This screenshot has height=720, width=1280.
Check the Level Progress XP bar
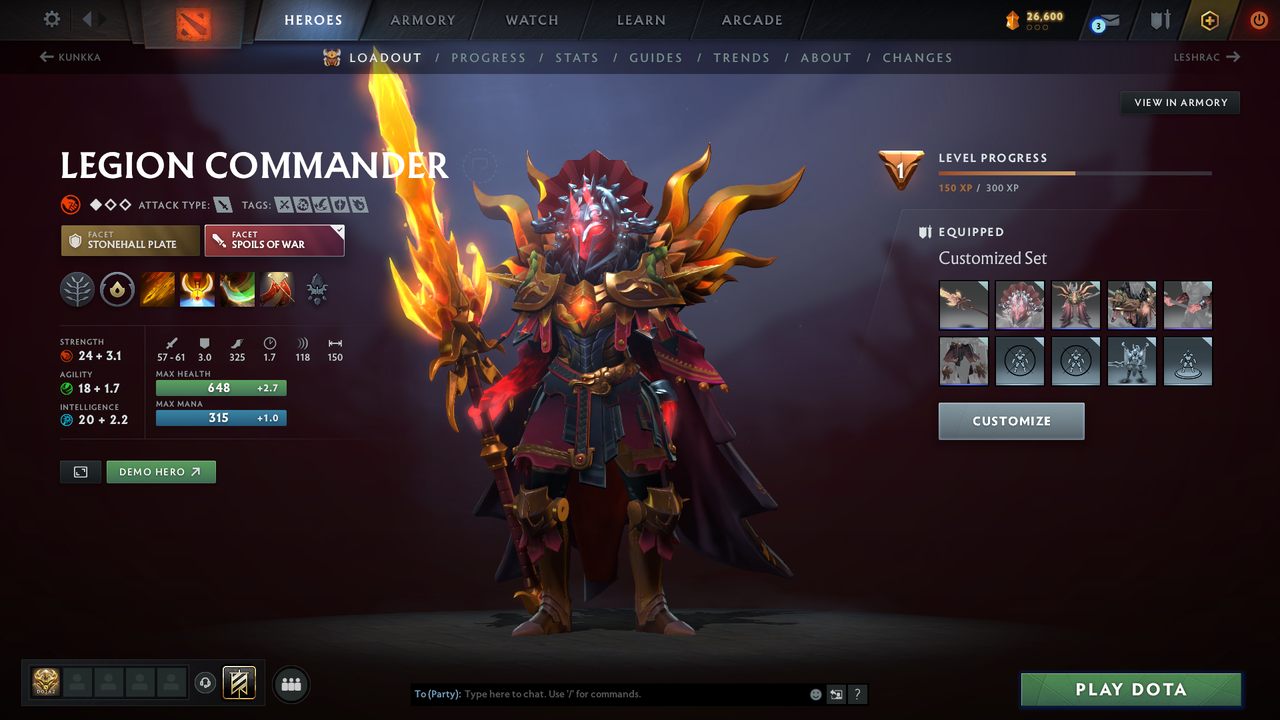(x=1075, y=172)
